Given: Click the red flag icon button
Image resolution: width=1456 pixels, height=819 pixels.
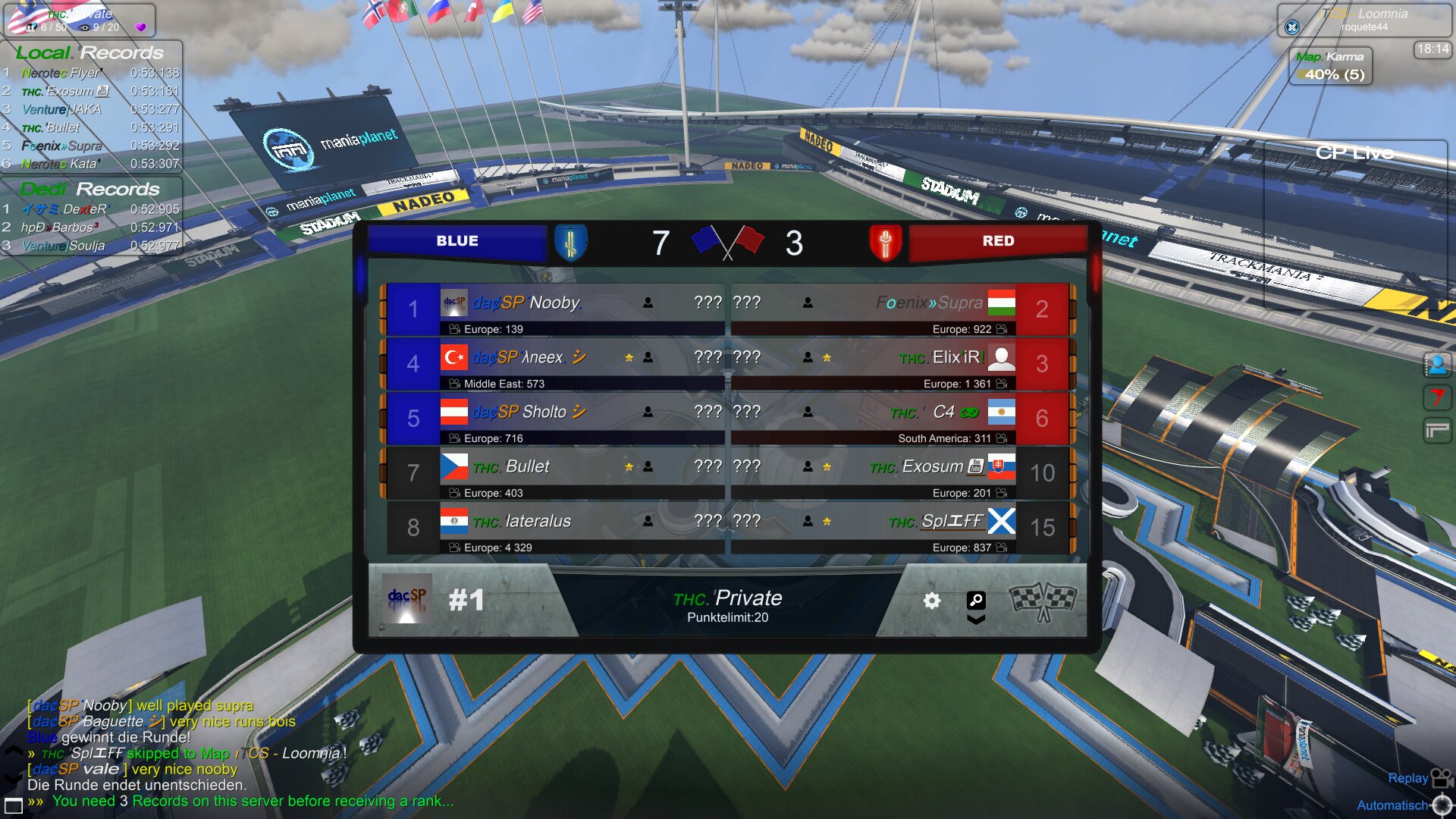Looking at the screenshot, I should click(1436, 397).
